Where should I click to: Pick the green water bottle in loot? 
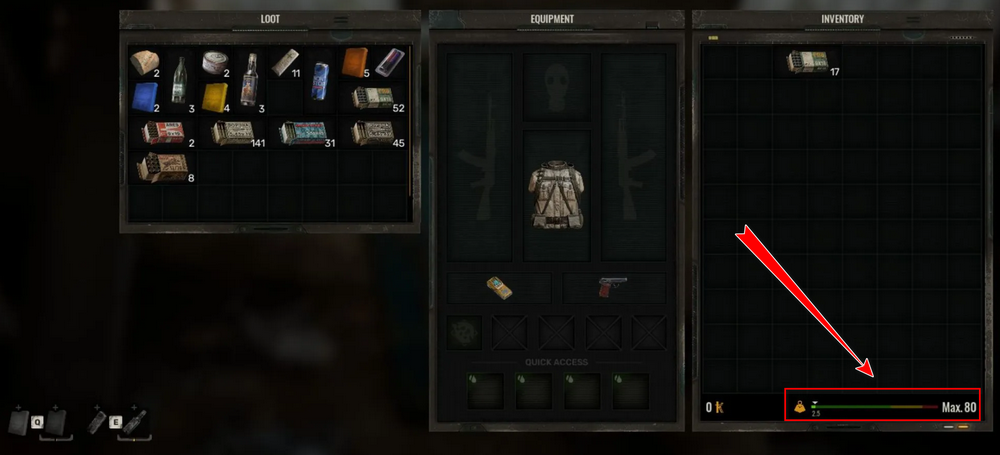coord(181,77)
